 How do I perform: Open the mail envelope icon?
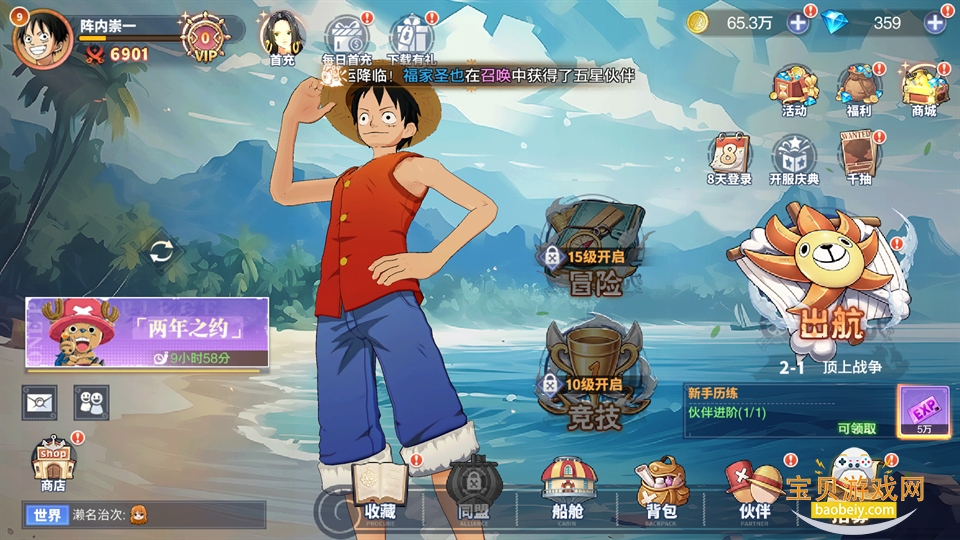[41, 402]
